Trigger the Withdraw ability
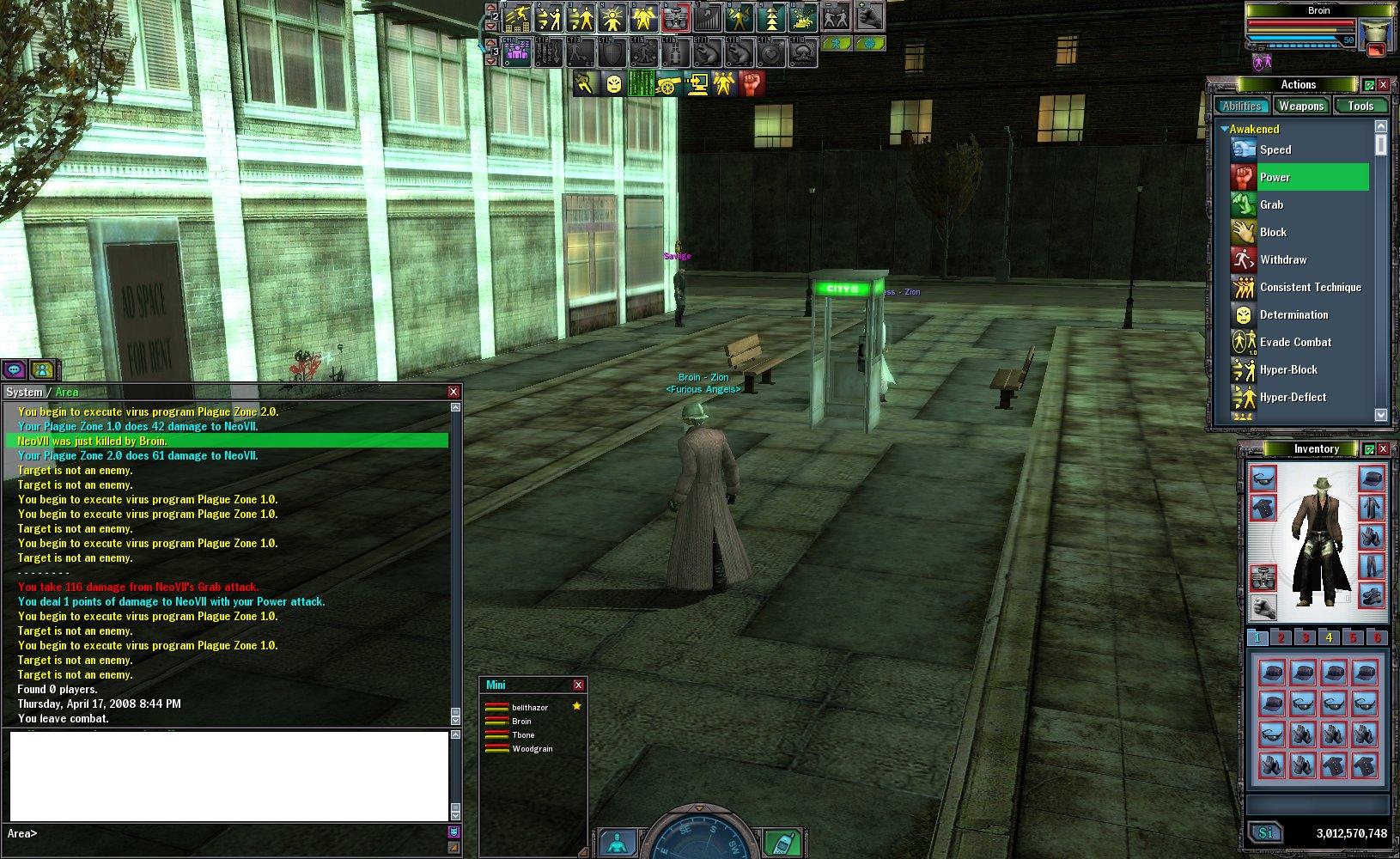This screenshot has width=1400, height=859. coord(1282,259)
